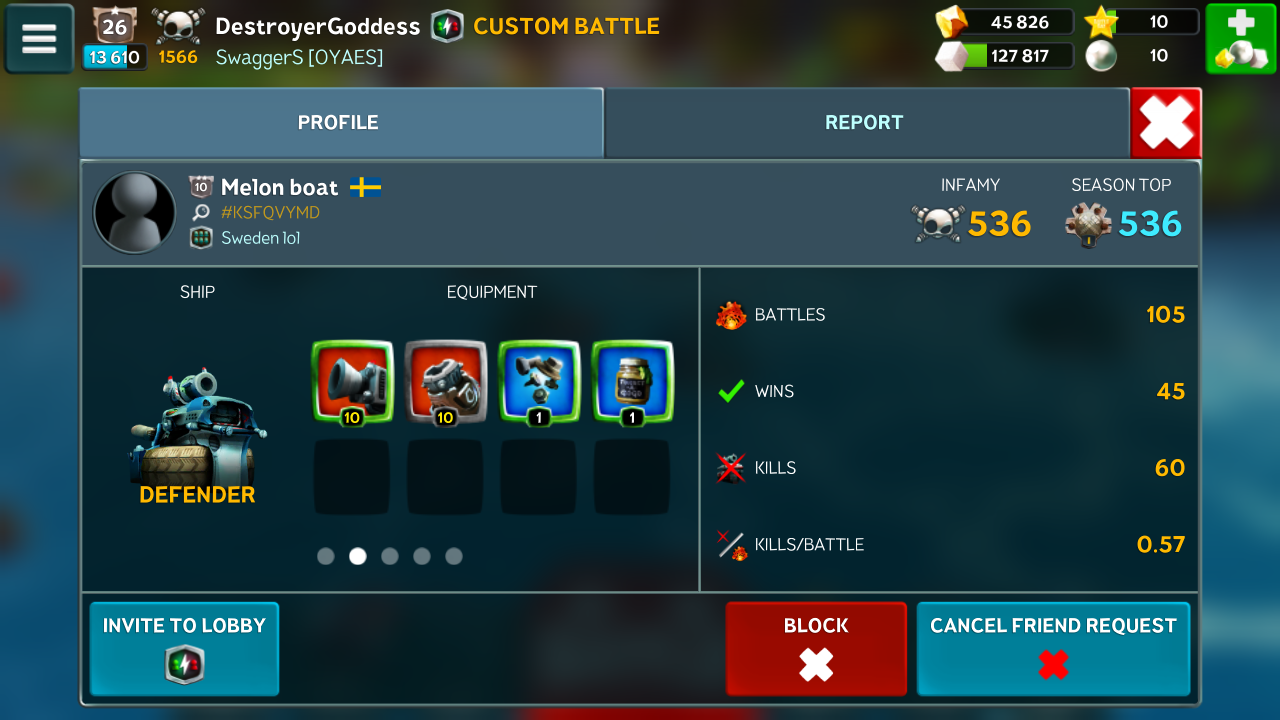Open the Custom Battle mode label
Screen dimensions: 1280x720
[565, 26]
